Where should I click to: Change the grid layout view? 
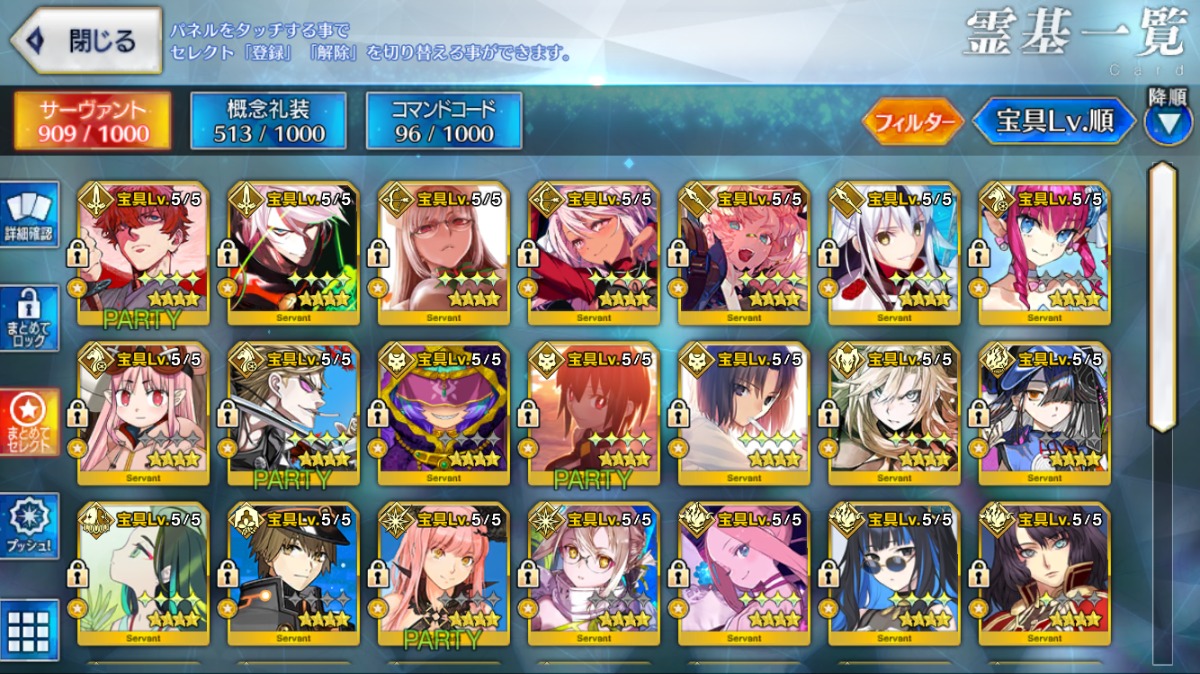(x=29, y=630)
